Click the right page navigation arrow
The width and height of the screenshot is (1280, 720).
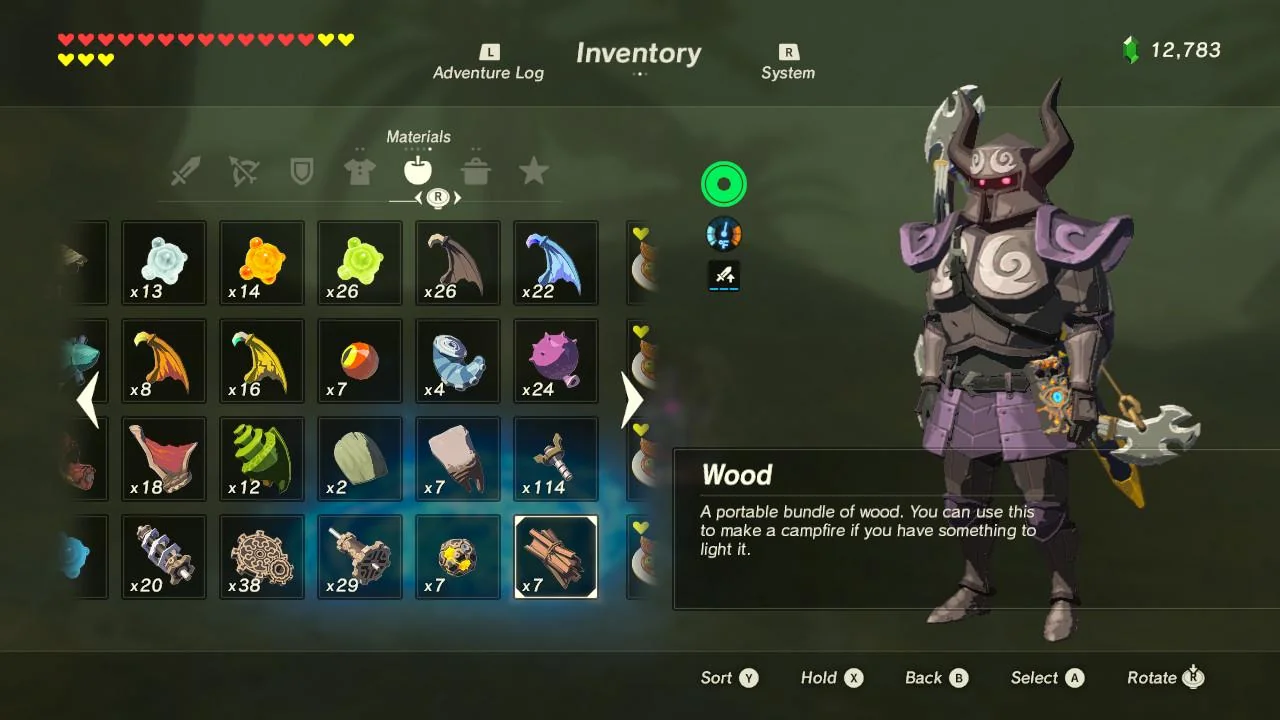pyautogui.click(x=631, y=400)
